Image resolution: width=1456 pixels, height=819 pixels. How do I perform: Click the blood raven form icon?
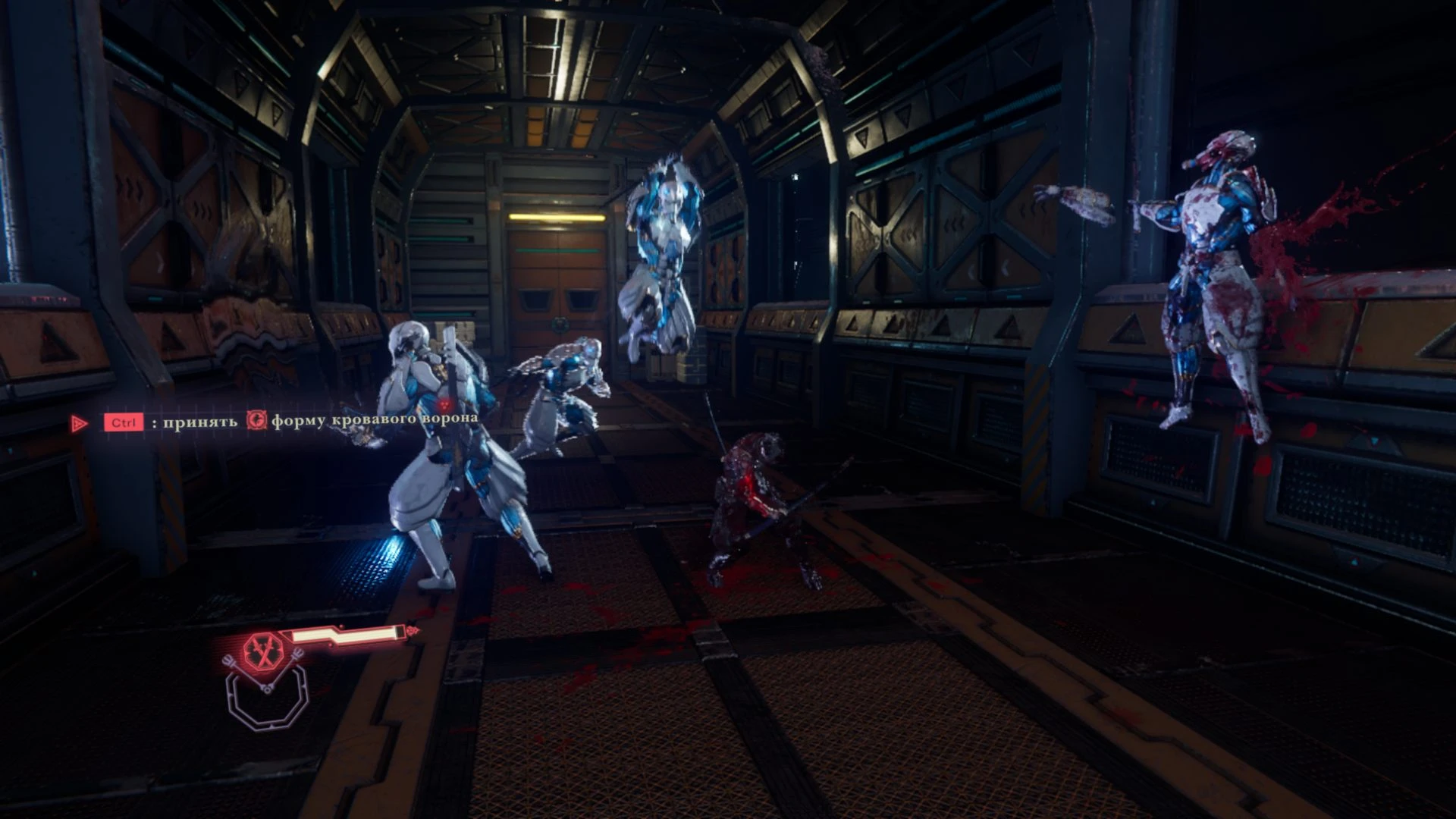257,420
